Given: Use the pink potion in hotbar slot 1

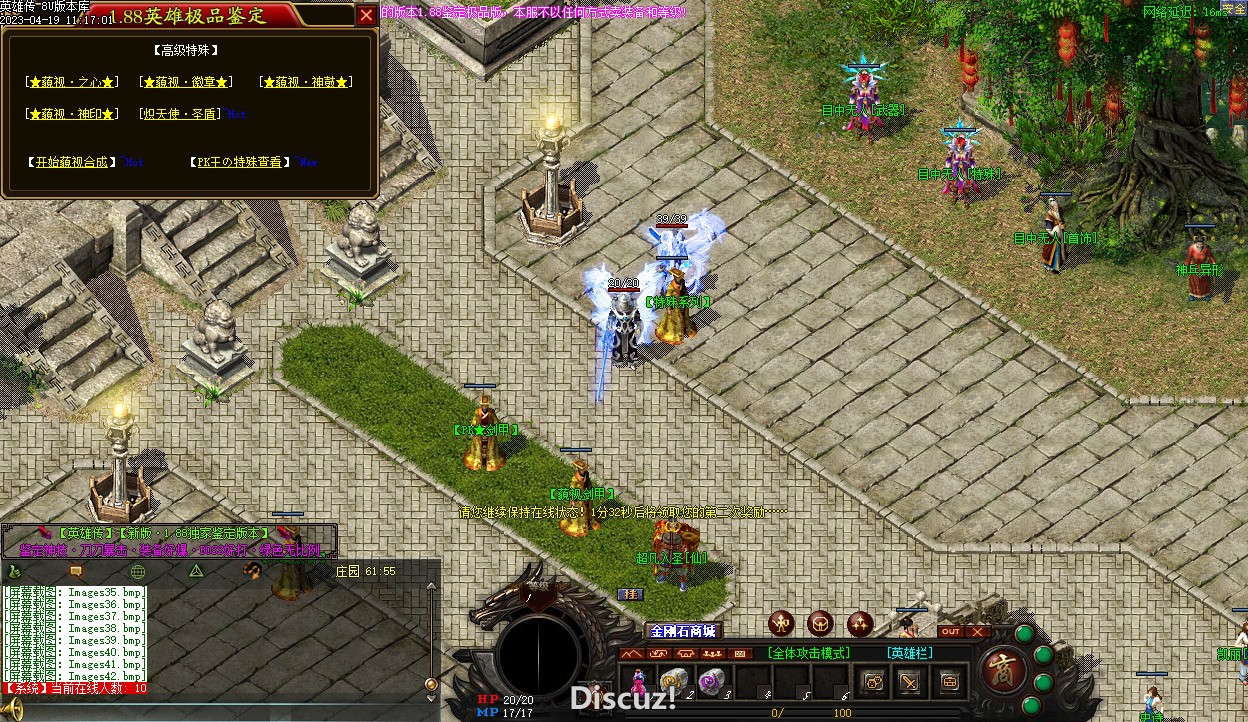Looking at the screenshot, I should 636,680.
